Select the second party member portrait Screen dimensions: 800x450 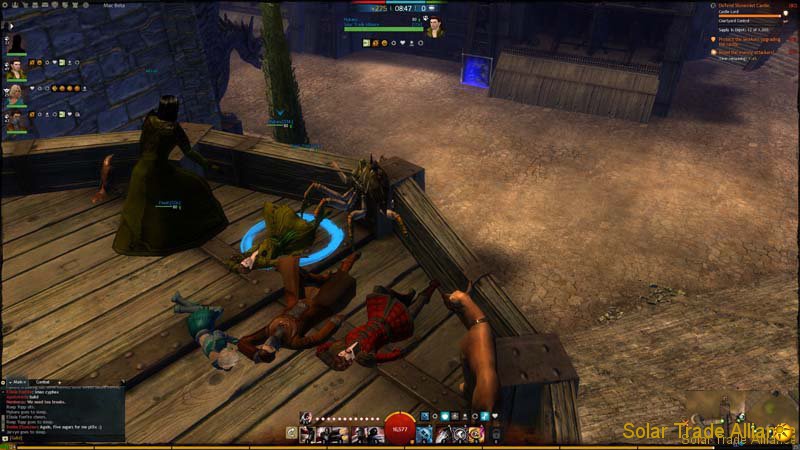[16, 70]
